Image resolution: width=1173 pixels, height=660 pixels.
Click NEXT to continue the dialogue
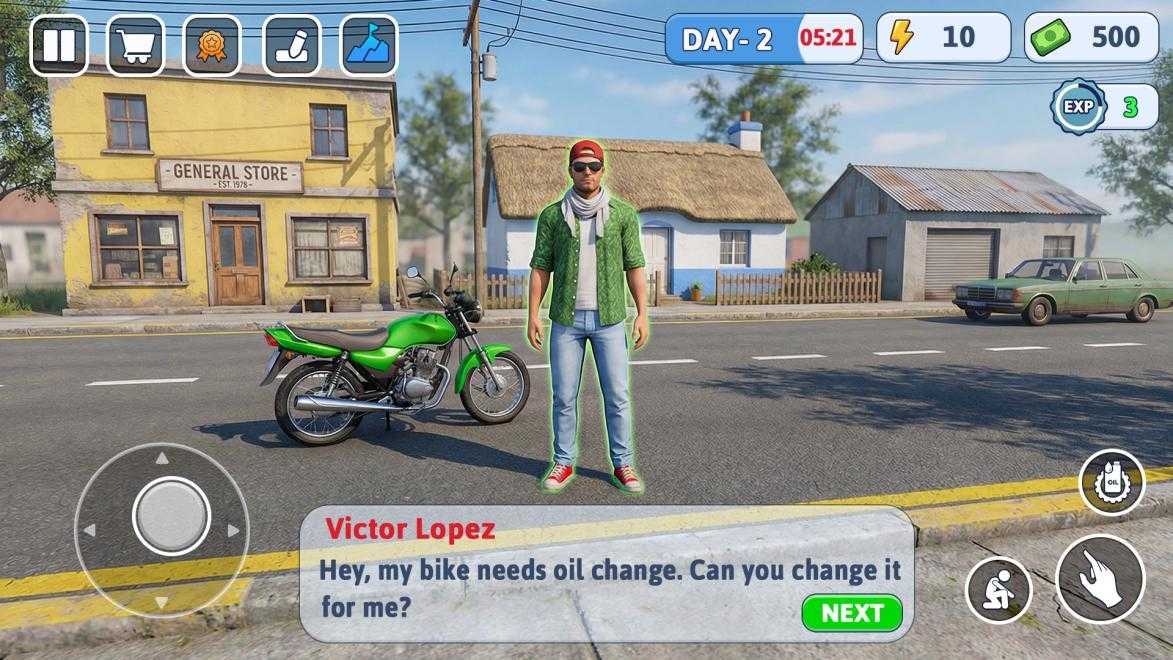click(851, 613)
